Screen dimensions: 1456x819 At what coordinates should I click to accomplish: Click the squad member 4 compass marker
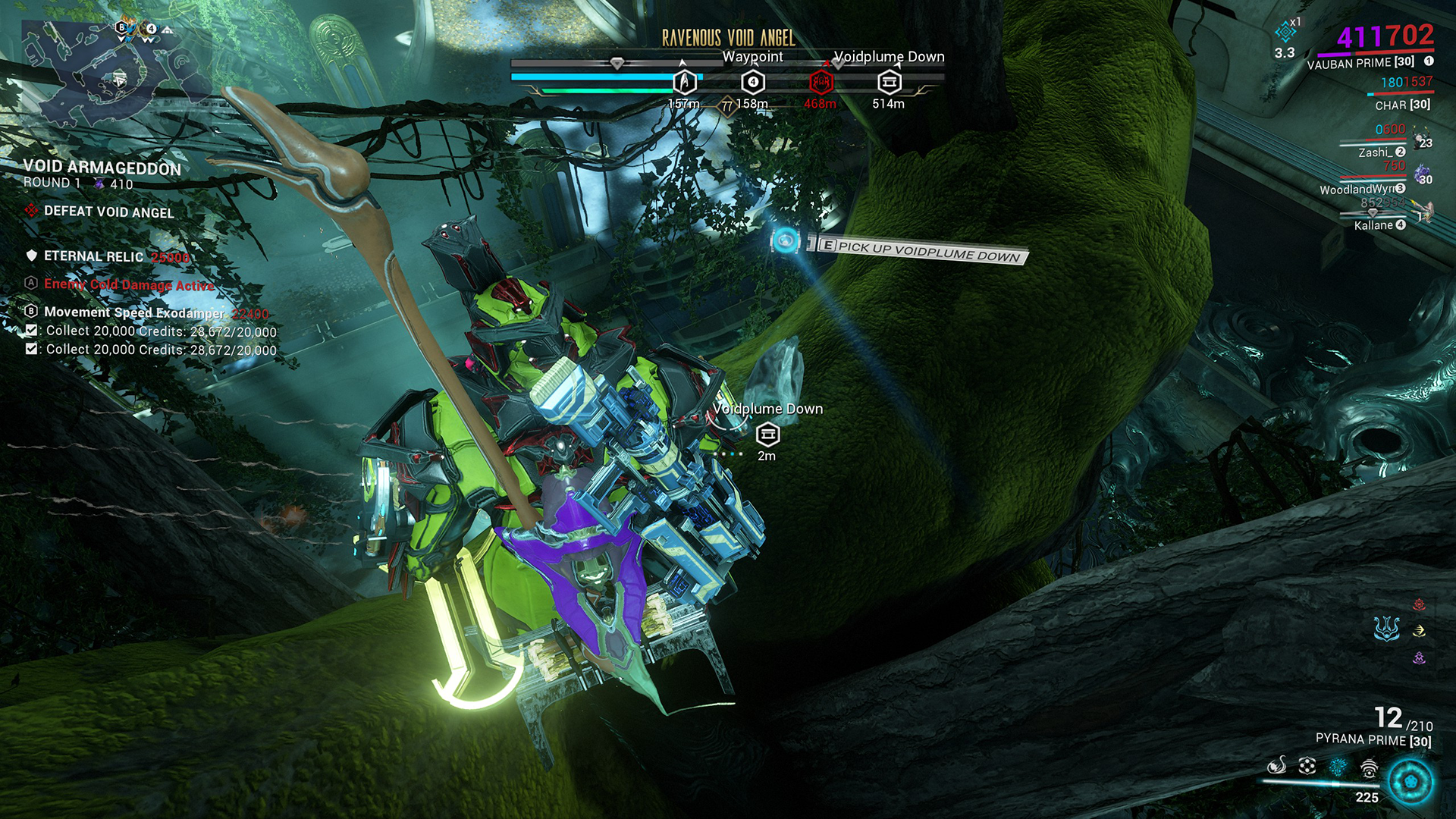752,82
